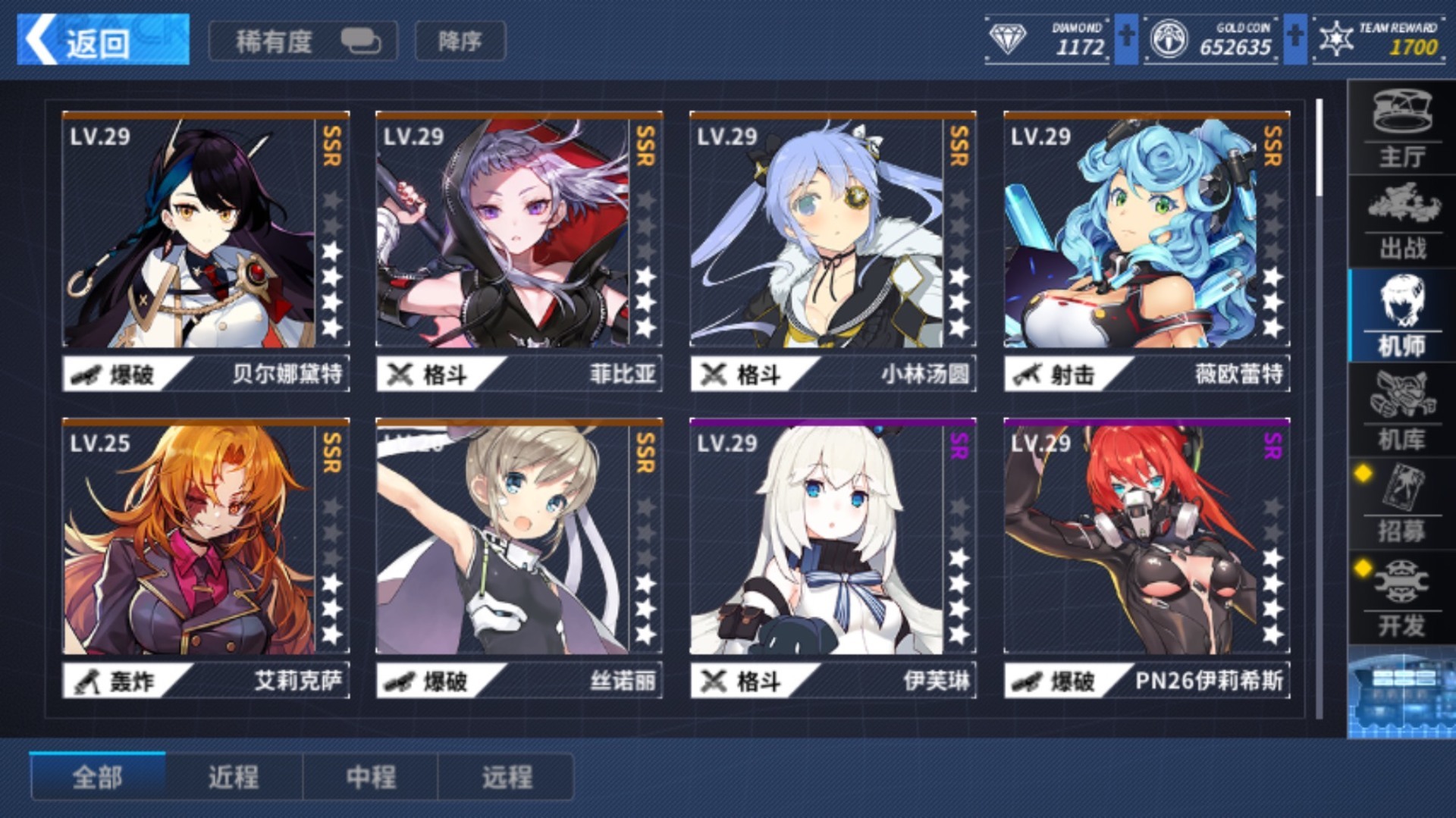Viewport: 1456px width, 818px height.
Task: Open the 小林汤圆 pilot card
Action: pos(832,250)
